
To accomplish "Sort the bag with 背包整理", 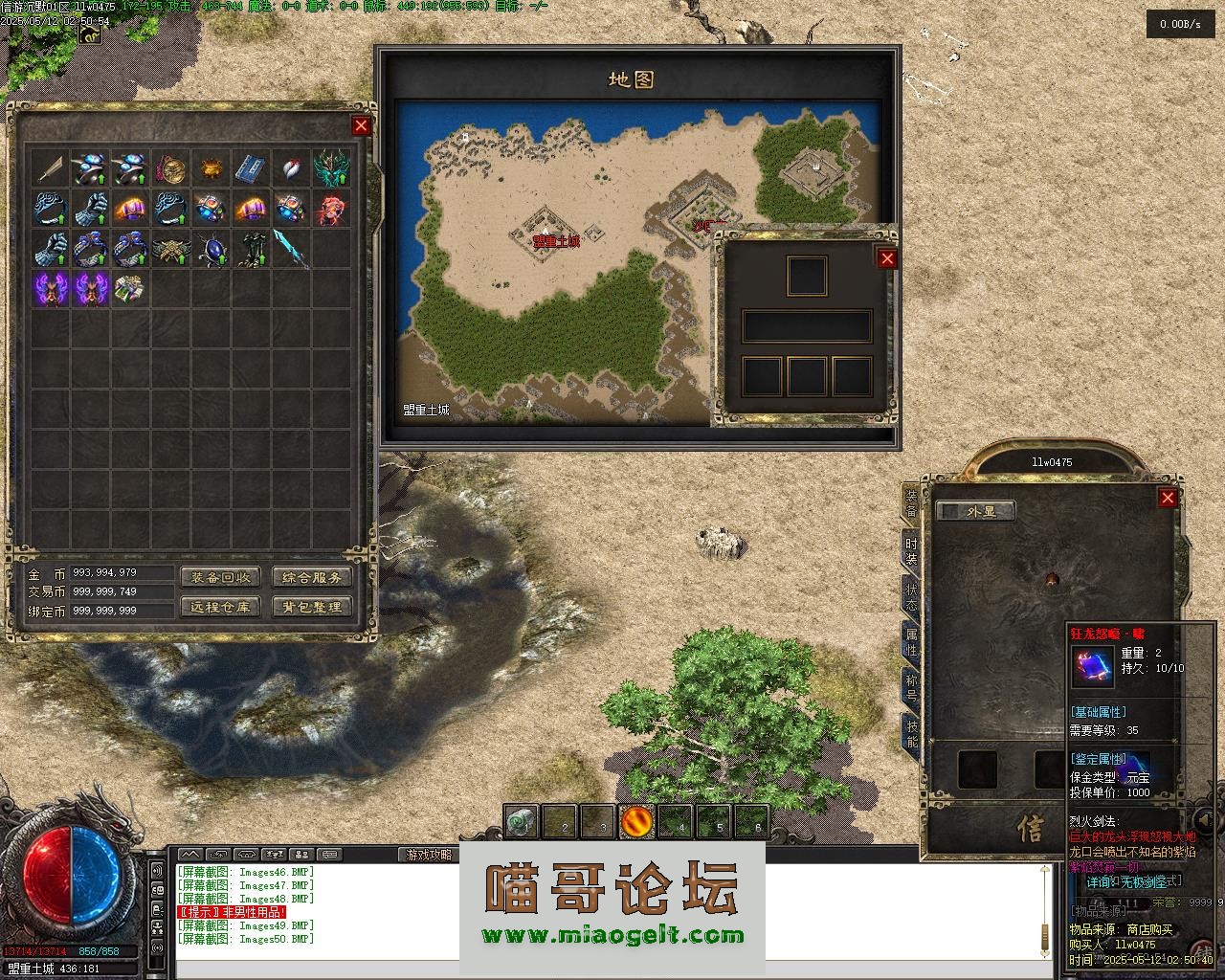I will click(x=312, y=607).
